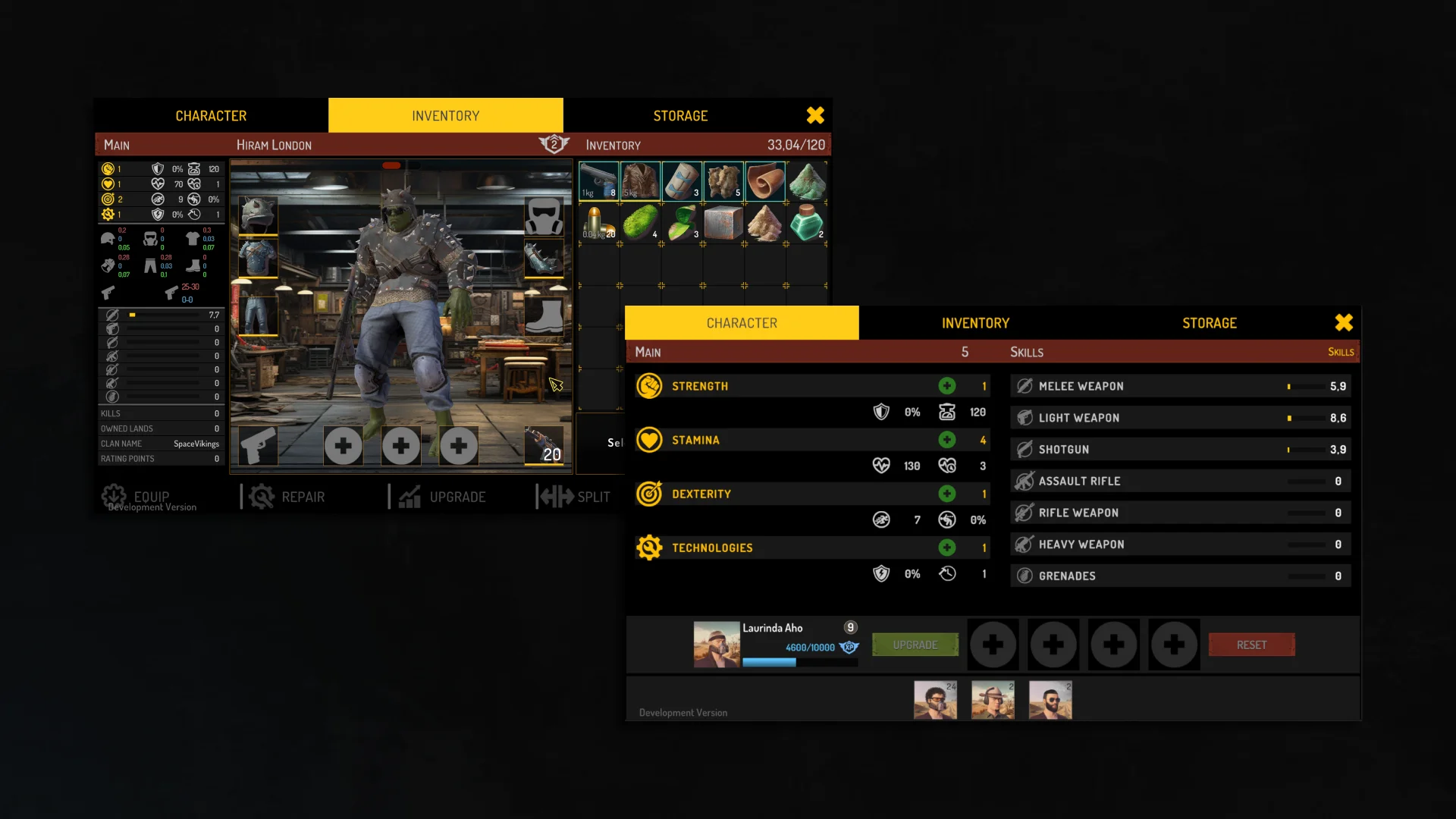The width and height of the screenshot is (1456, 819).
Task: Select the equipped spiked helmet slot
Action: point(258,214)
